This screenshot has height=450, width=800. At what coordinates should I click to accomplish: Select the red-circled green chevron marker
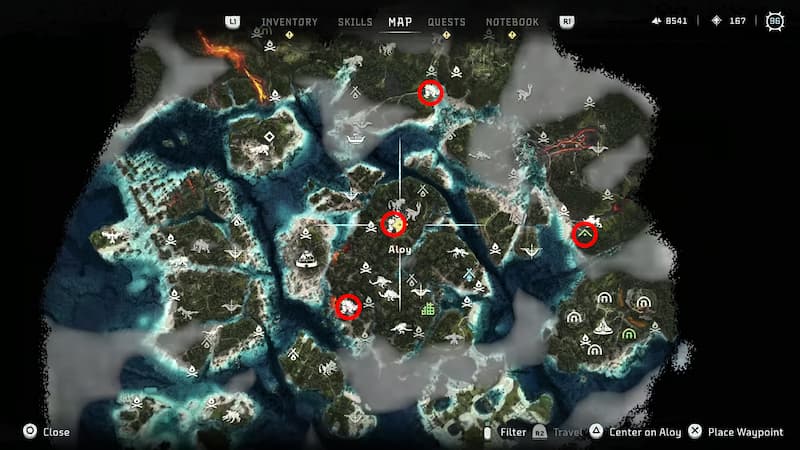[x=585, y=235]
